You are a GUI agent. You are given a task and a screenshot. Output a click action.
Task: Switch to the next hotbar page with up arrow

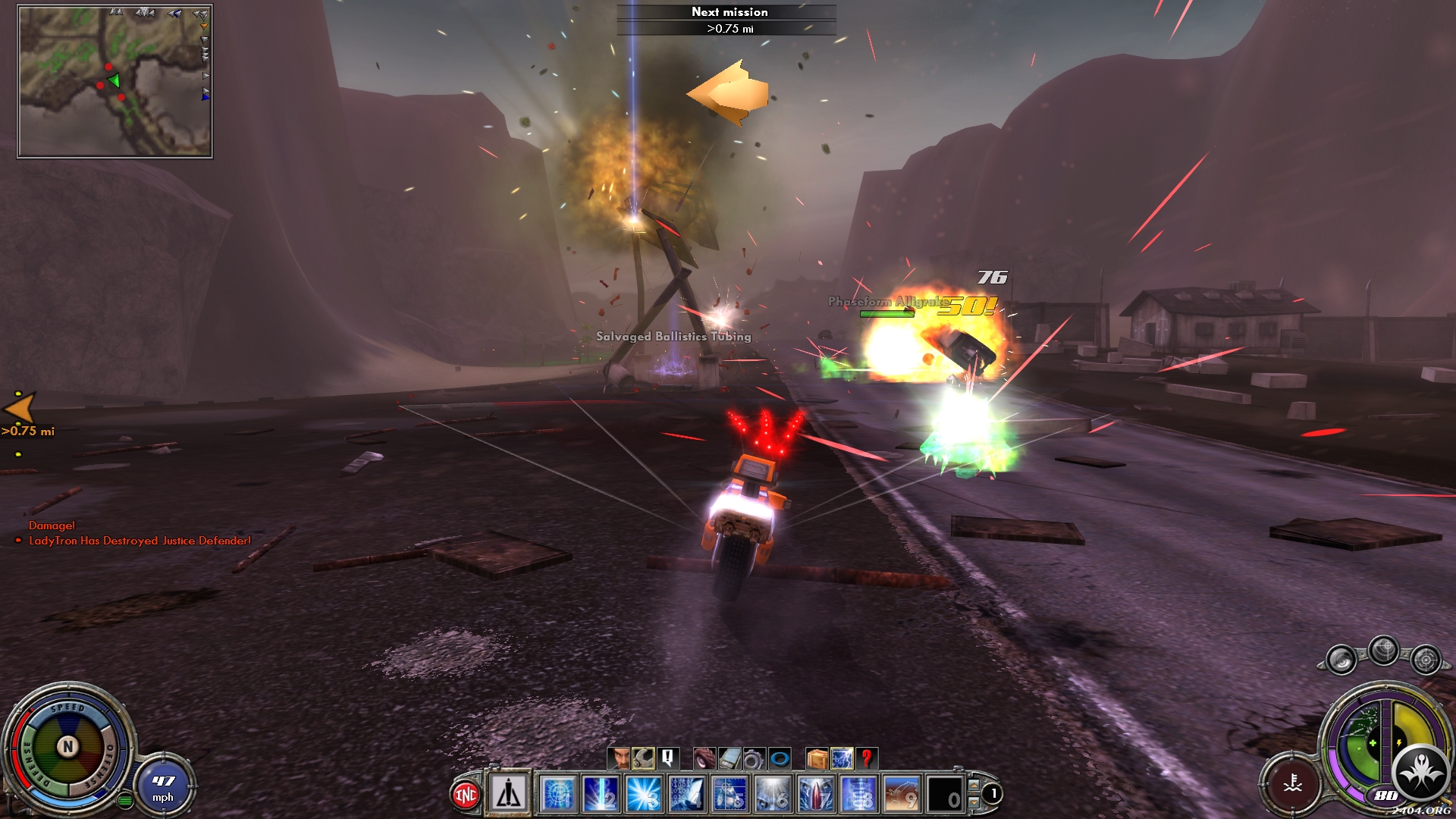pos(974,785)
